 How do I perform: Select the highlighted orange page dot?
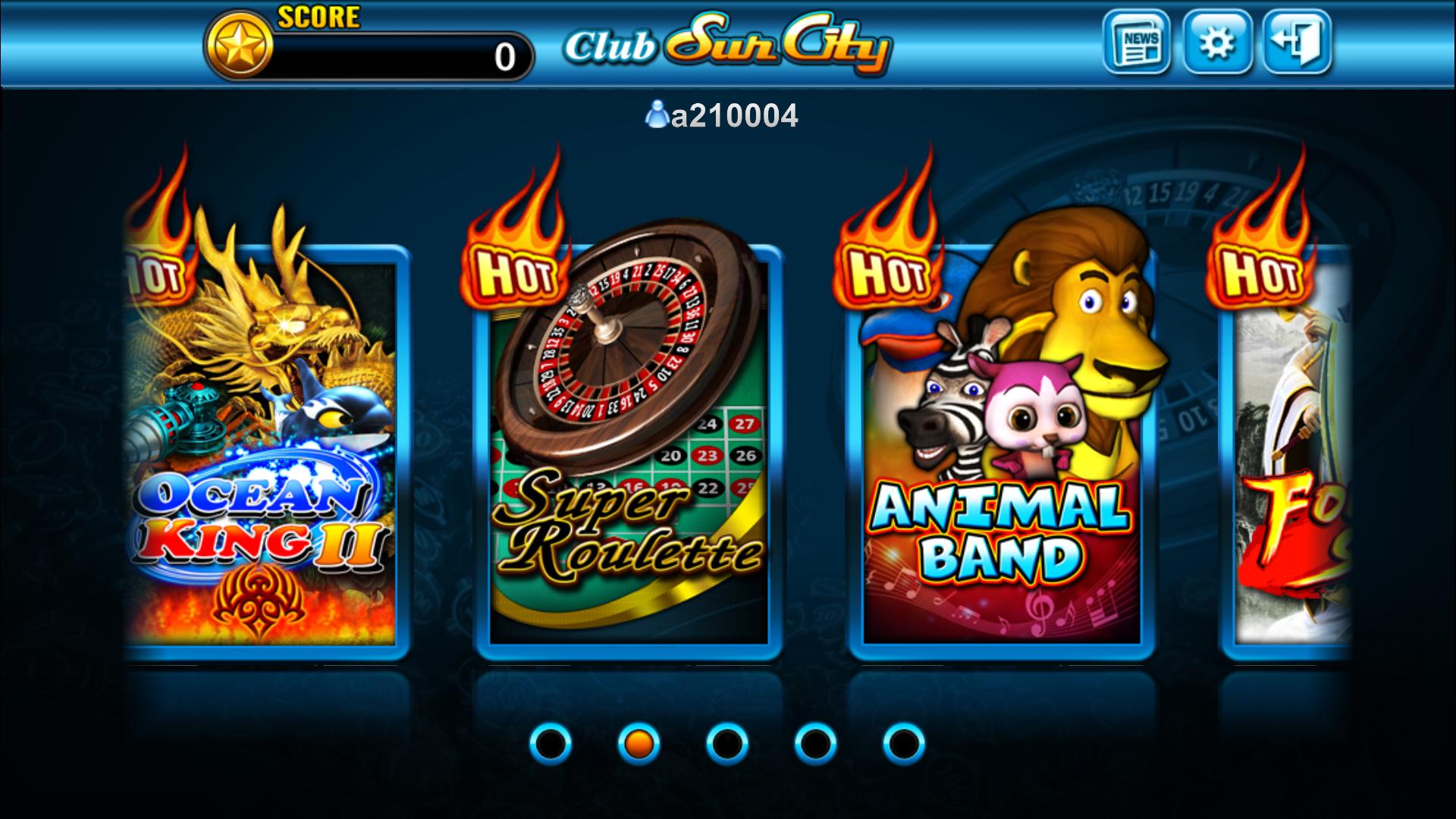(639, 745)
